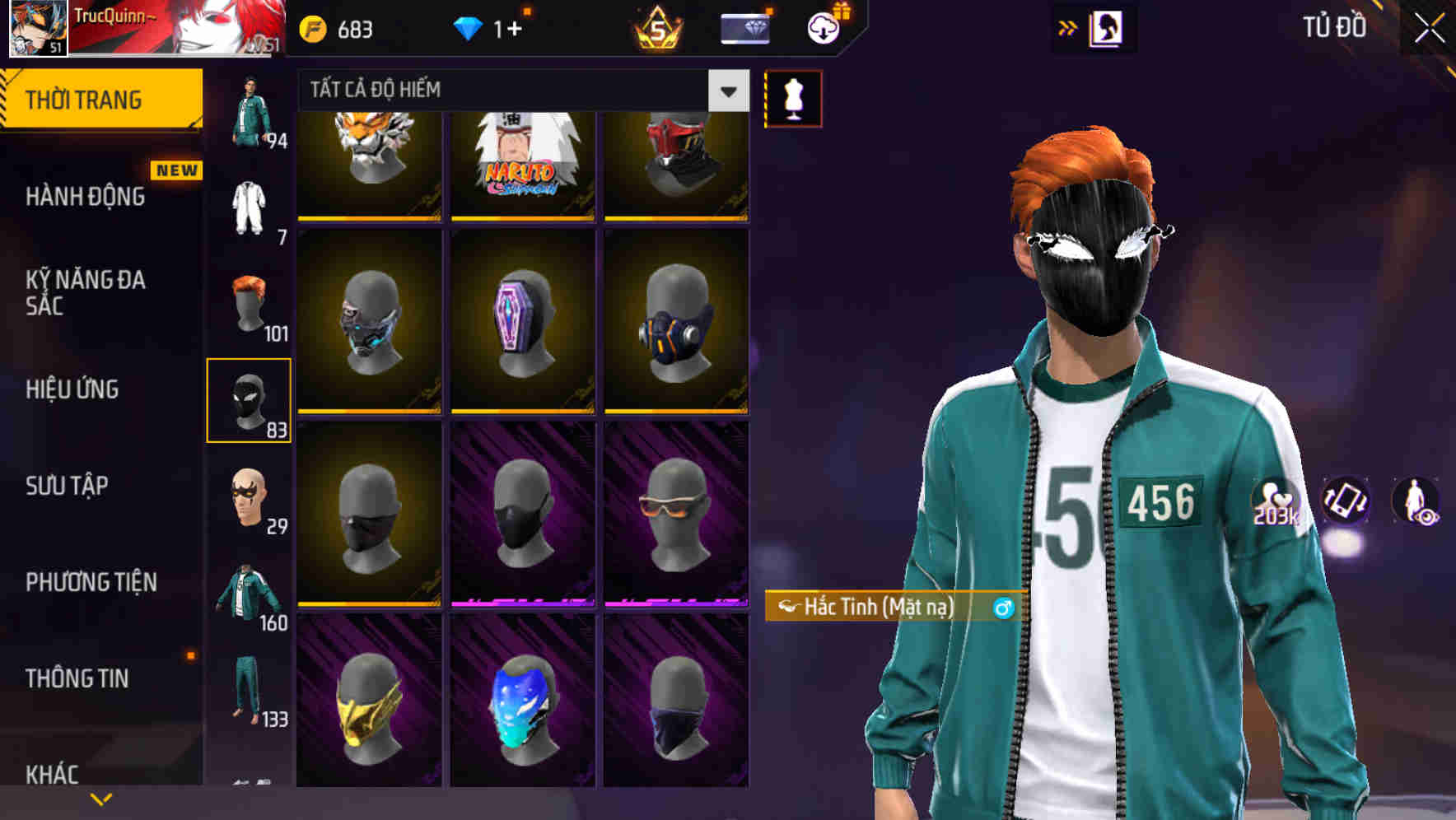Image resolution: width=1456 pixels, height=820 pixels.
Task: Collapse the panel using the double-chevron arrows
Action: click(x=1068, y=28)
